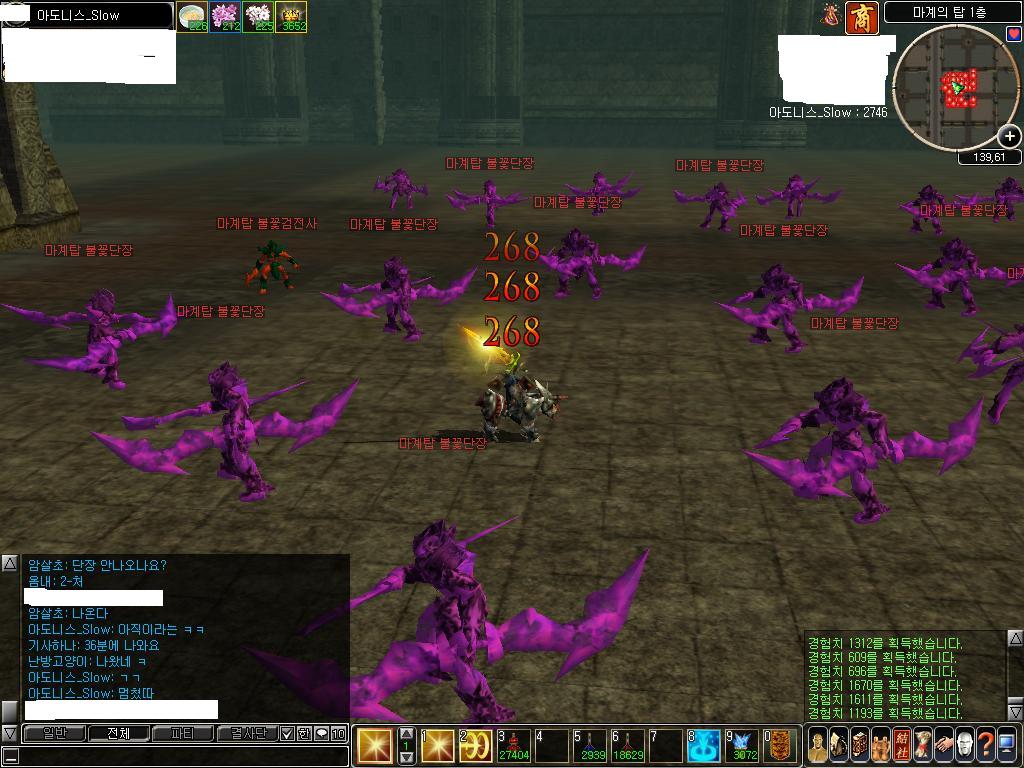The height and width of the screenshot is (768, 1024).
Task: Open the handshake trade menu button
Action: tap(943, 745)
